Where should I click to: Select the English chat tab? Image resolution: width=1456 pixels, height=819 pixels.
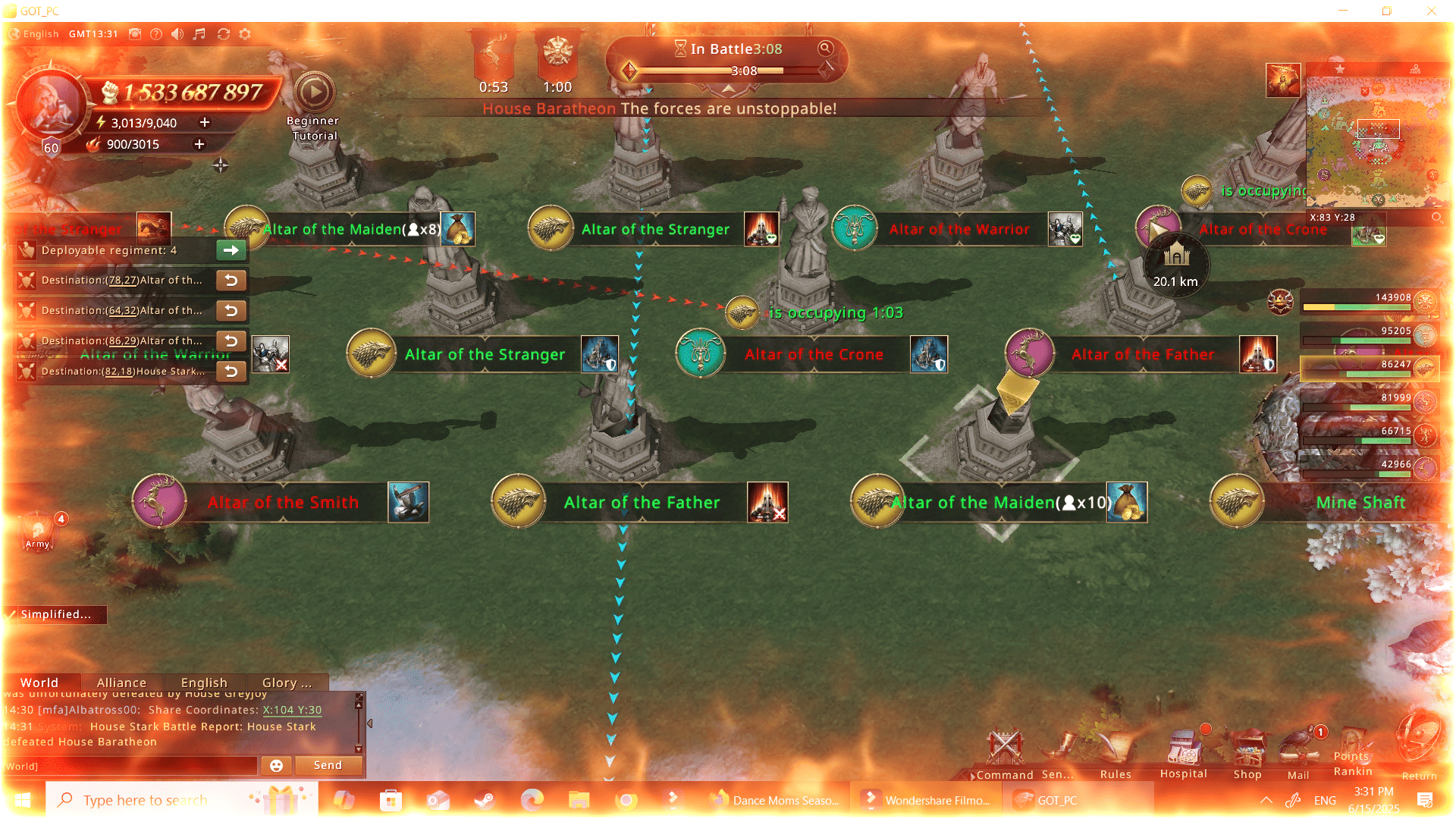coord(204,682)
